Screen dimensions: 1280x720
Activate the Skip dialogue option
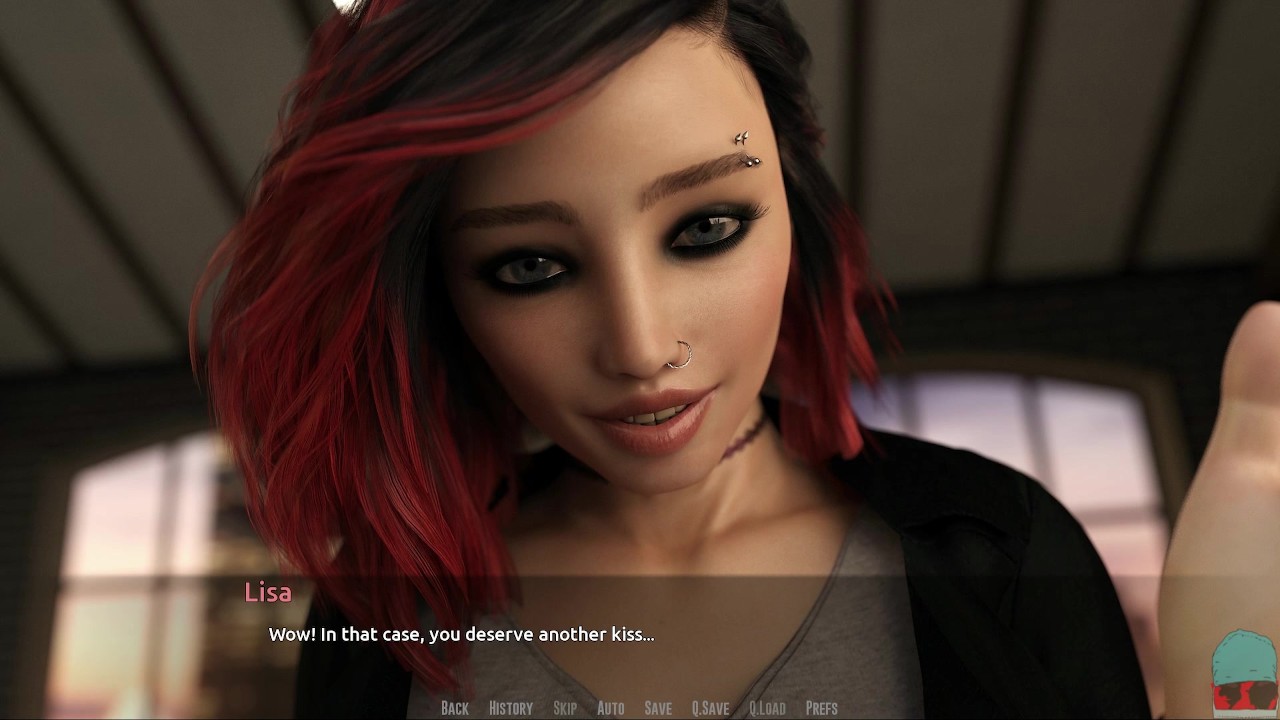point(564,708)
